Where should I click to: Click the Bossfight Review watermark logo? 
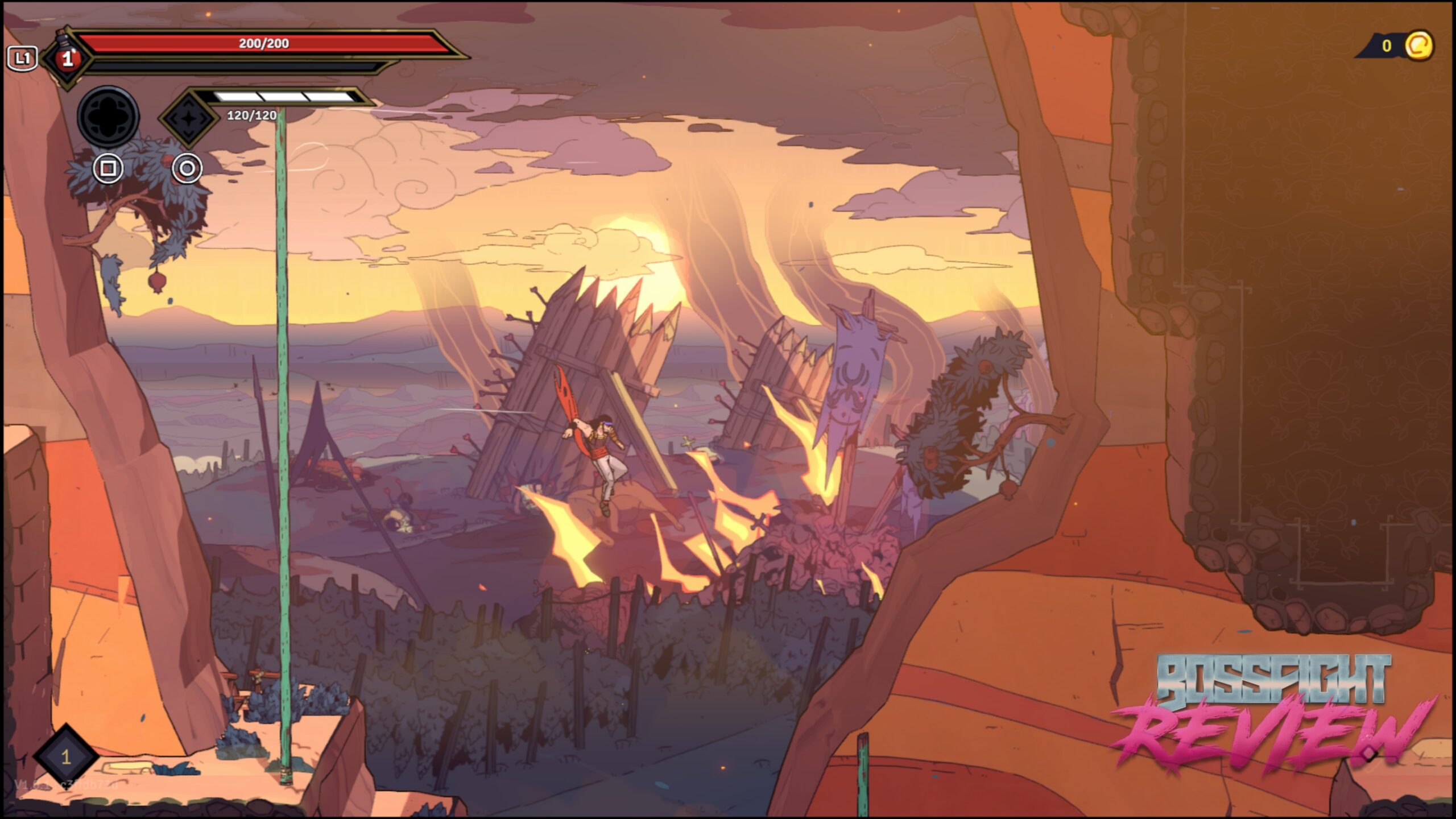[1274, 714]
